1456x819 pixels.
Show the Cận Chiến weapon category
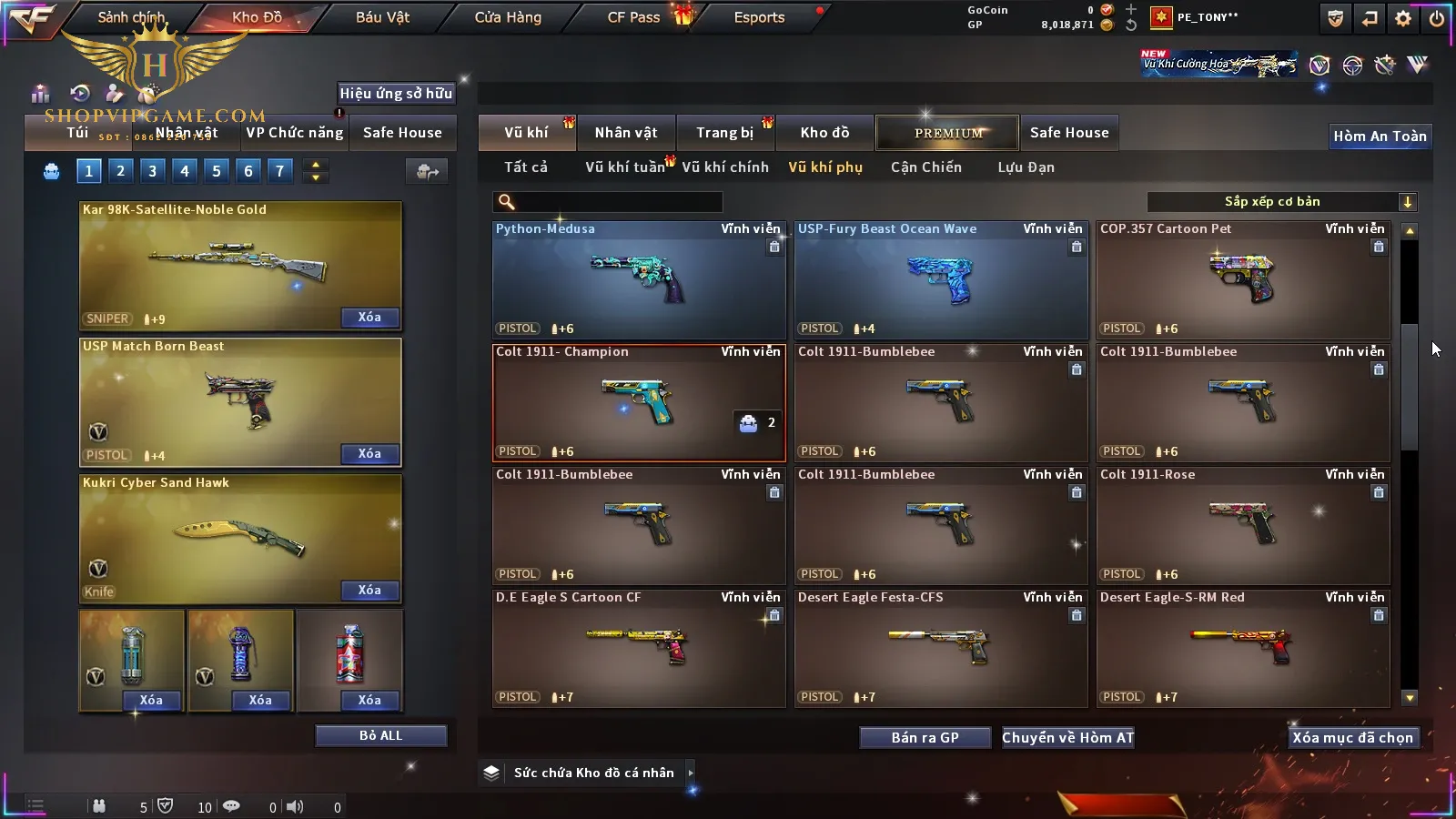click(925, 167)
